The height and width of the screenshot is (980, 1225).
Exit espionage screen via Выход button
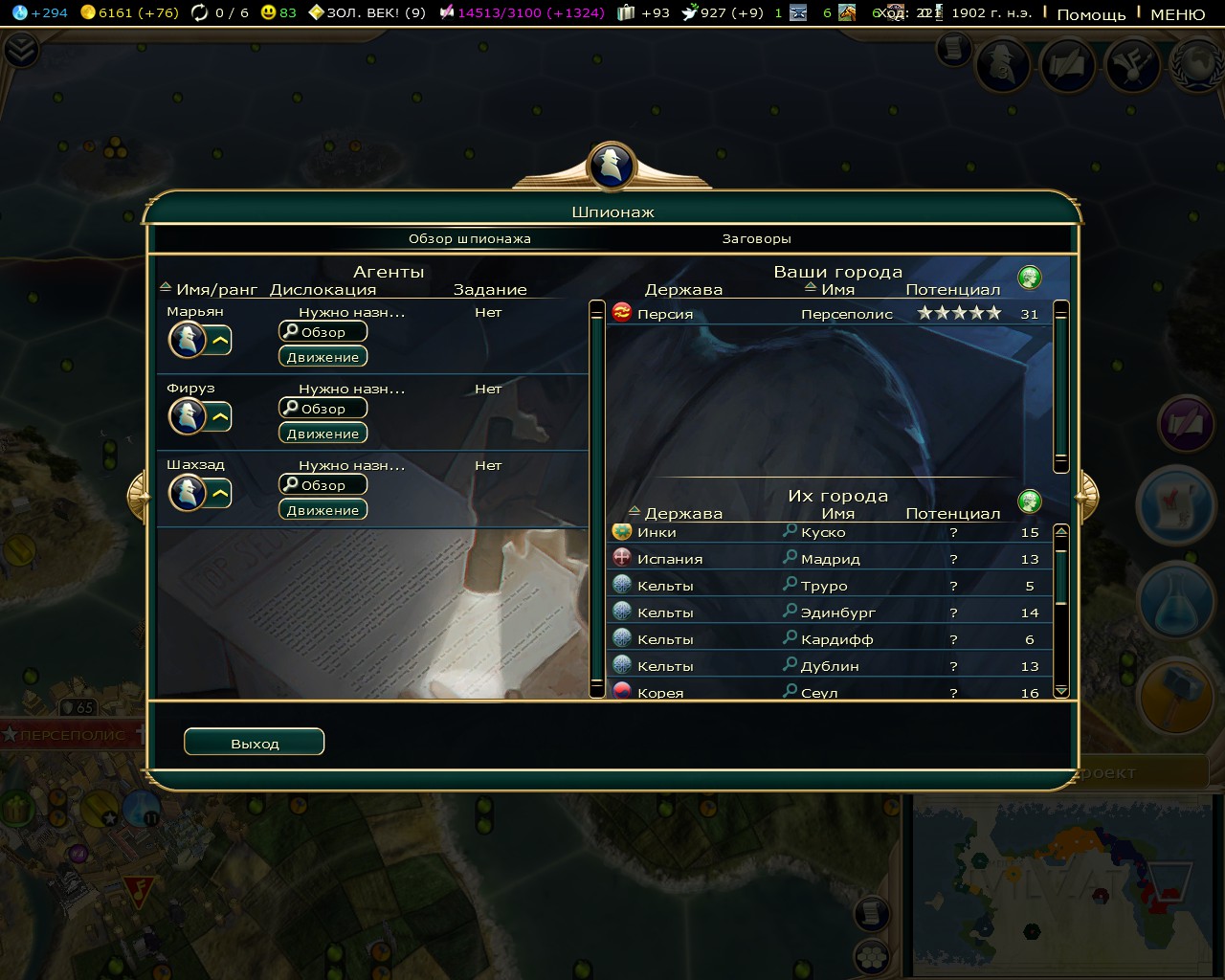254,743
